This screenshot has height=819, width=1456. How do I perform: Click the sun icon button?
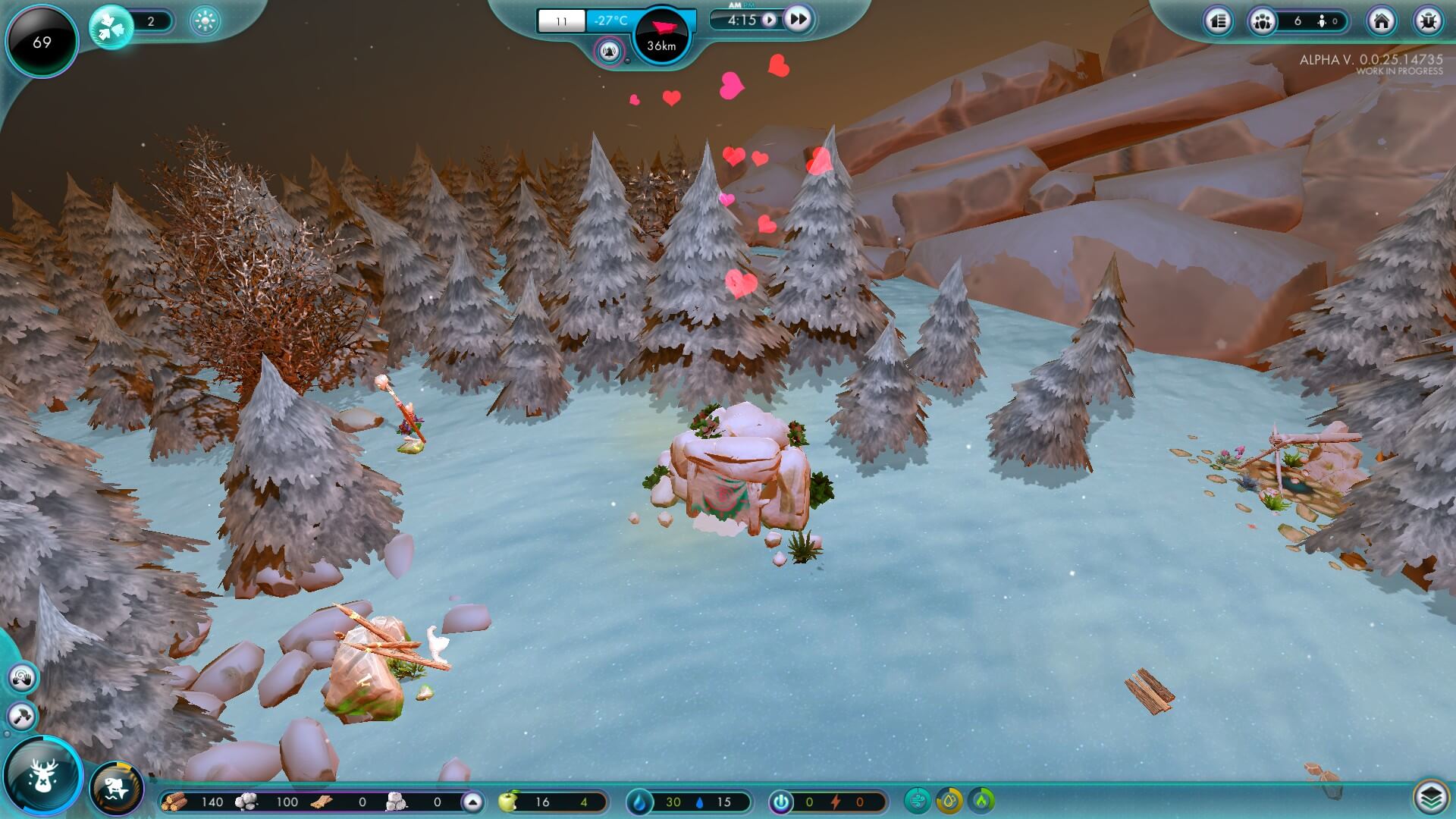(205, 21)
